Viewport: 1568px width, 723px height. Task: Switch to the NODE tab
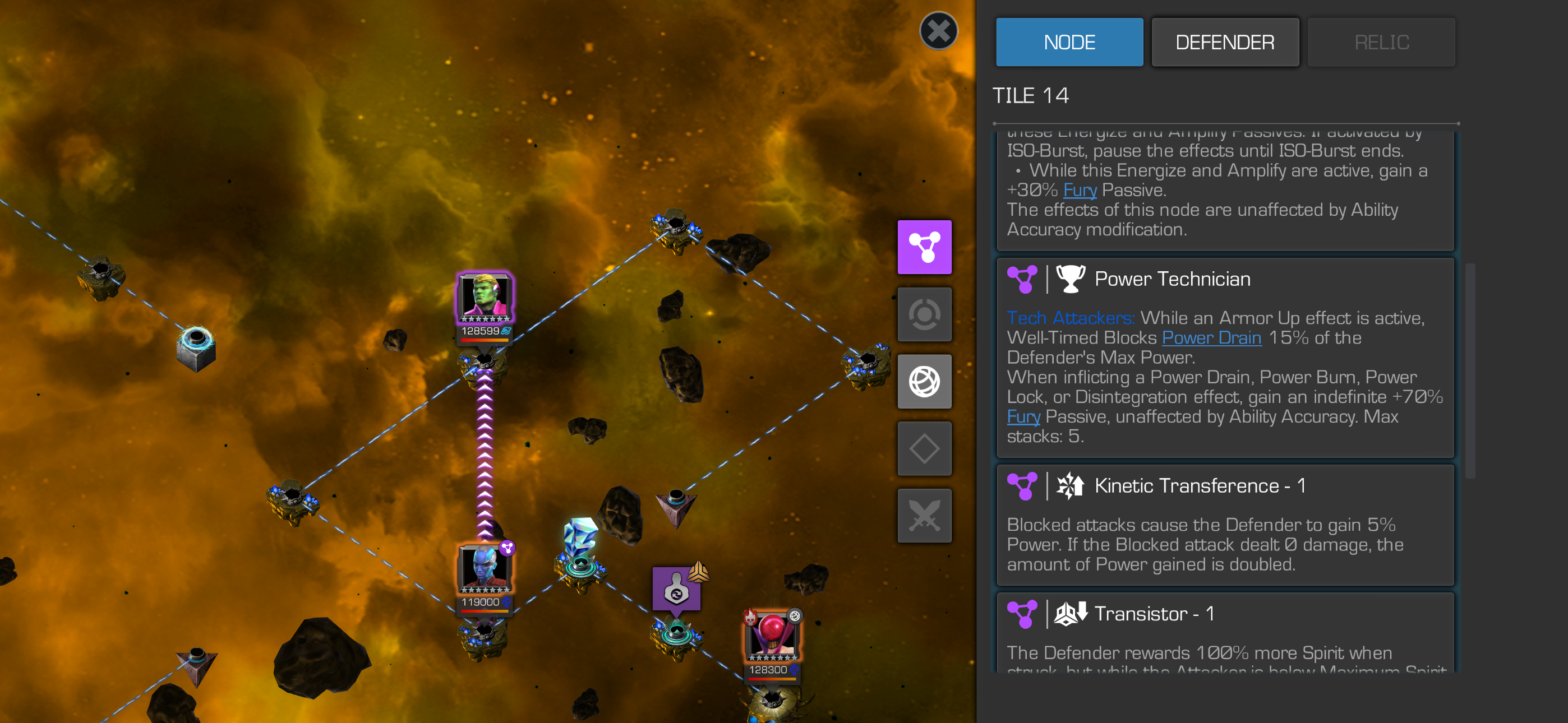click(1069, 42)
